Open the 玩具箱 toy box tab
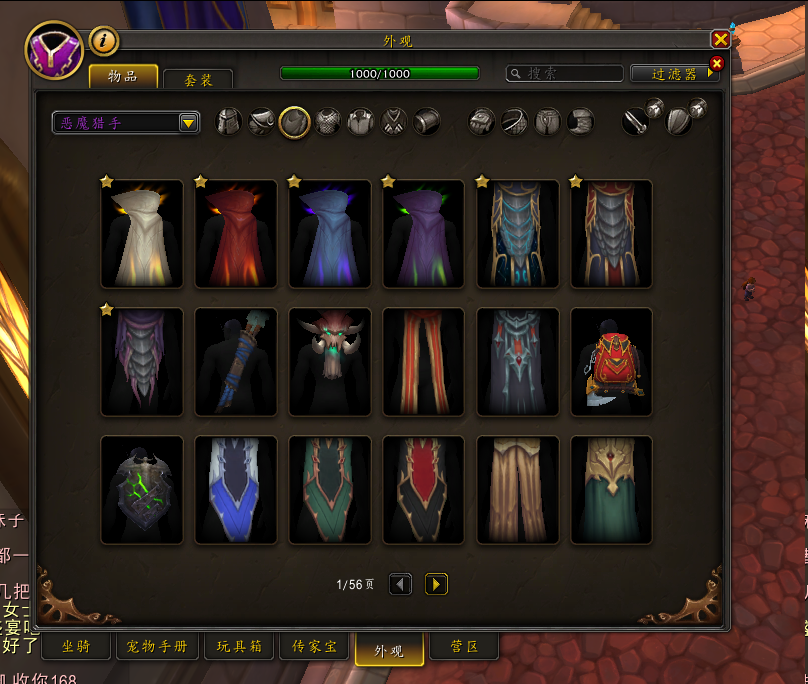Image resolution: width=808 pixels, height=684 pixels. [239, 647]
